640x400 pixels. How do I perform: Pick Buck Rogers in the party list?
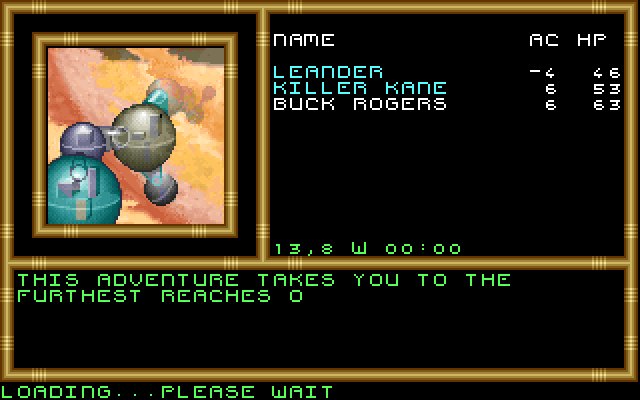coord(360,104)
